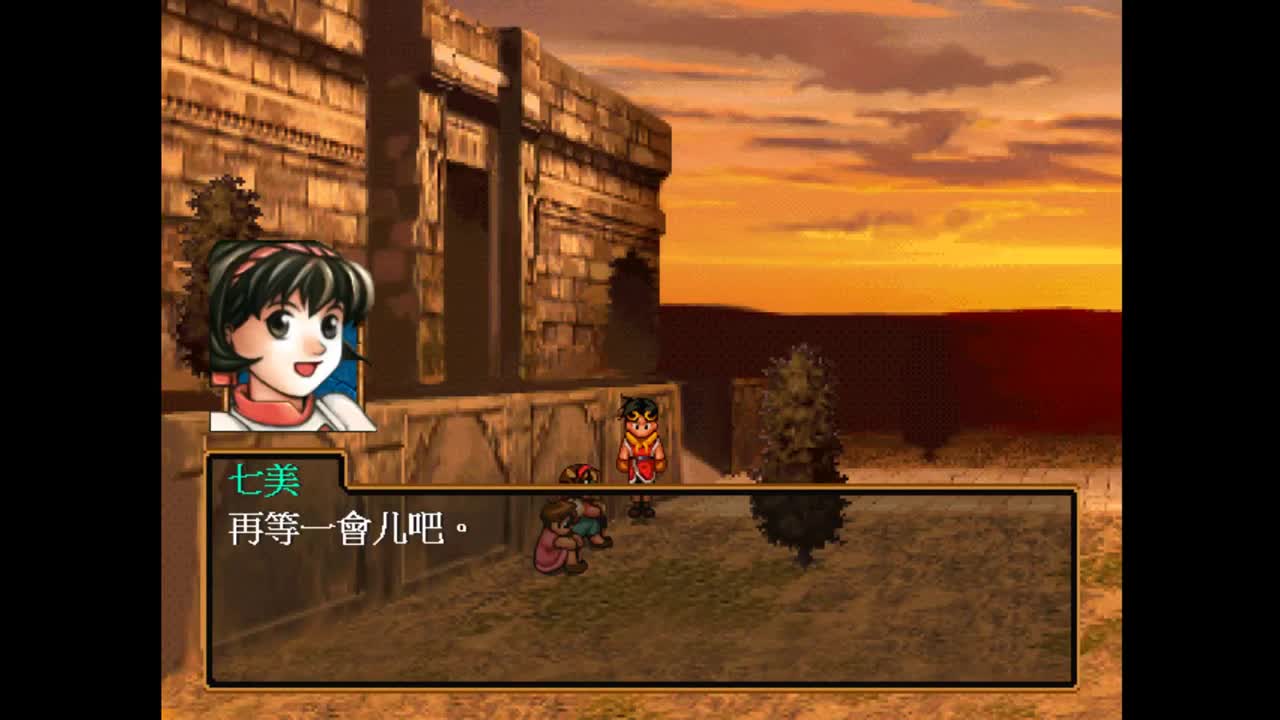Image resolution: width=1280 pixels, height=720 pixels.
Task: Click the boy sprite in red clothing
Action: [641, 450]
